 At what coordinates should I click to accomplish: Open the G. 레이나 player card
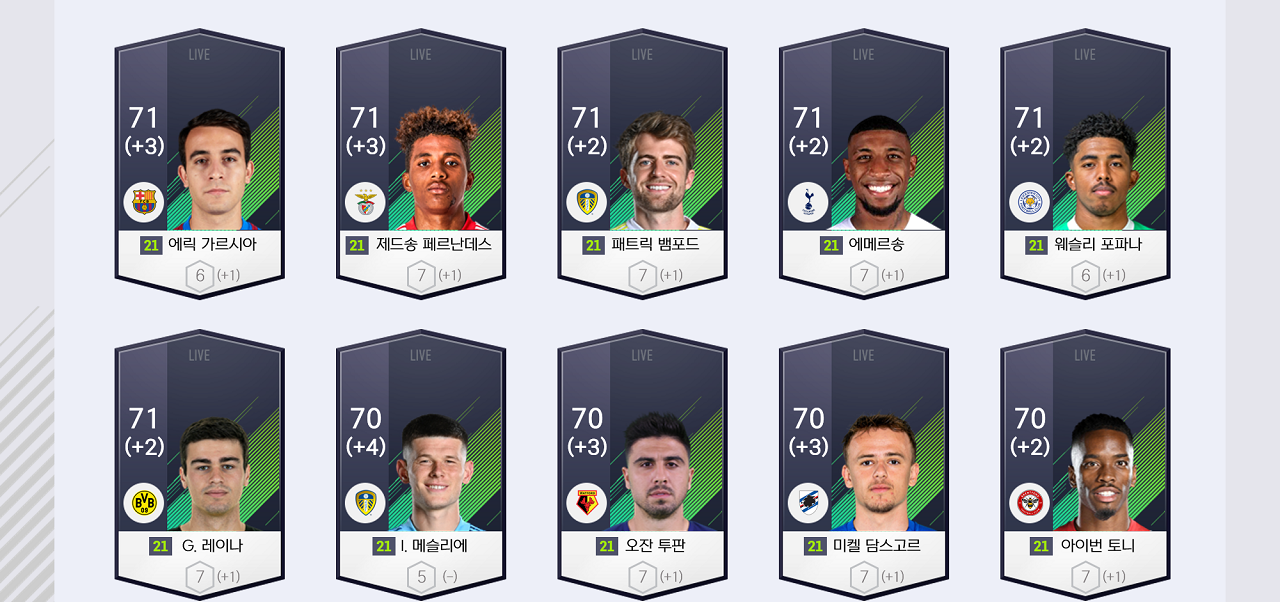tap(199, 465)
